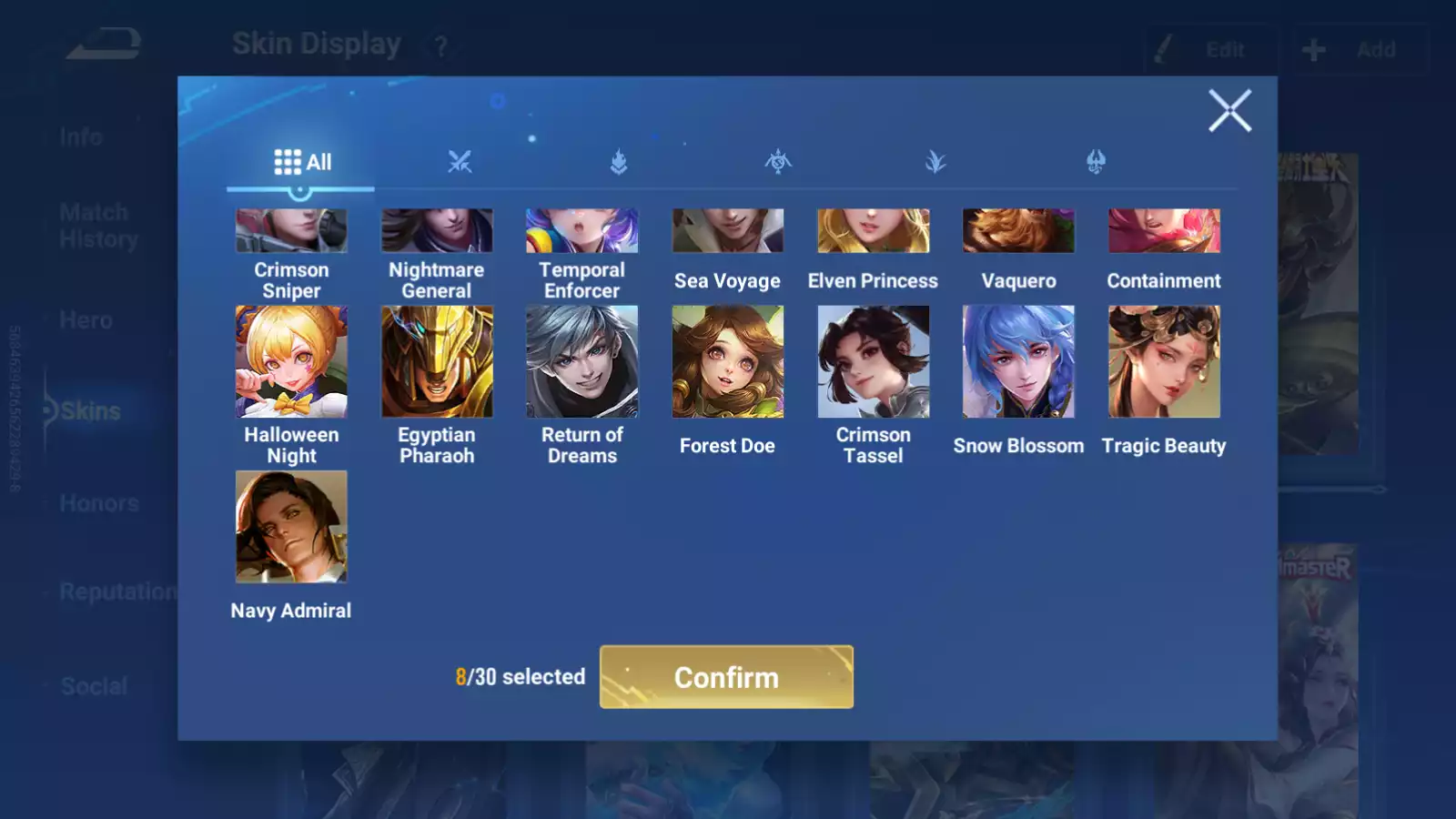This screenshot has width=1456, height=819.
Task: Filter by the crossed swords role tab
Action: pos(460,163)
